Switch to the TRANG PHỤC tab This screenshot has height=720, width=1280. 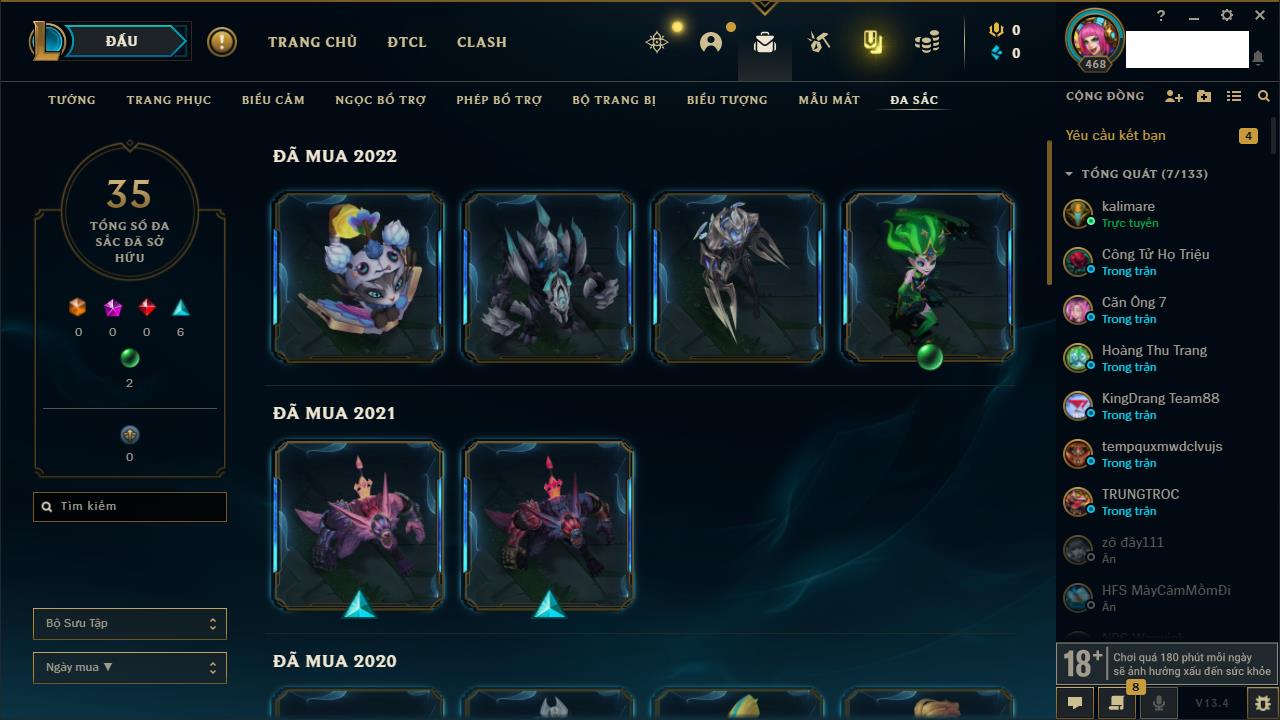coord(169,100)
